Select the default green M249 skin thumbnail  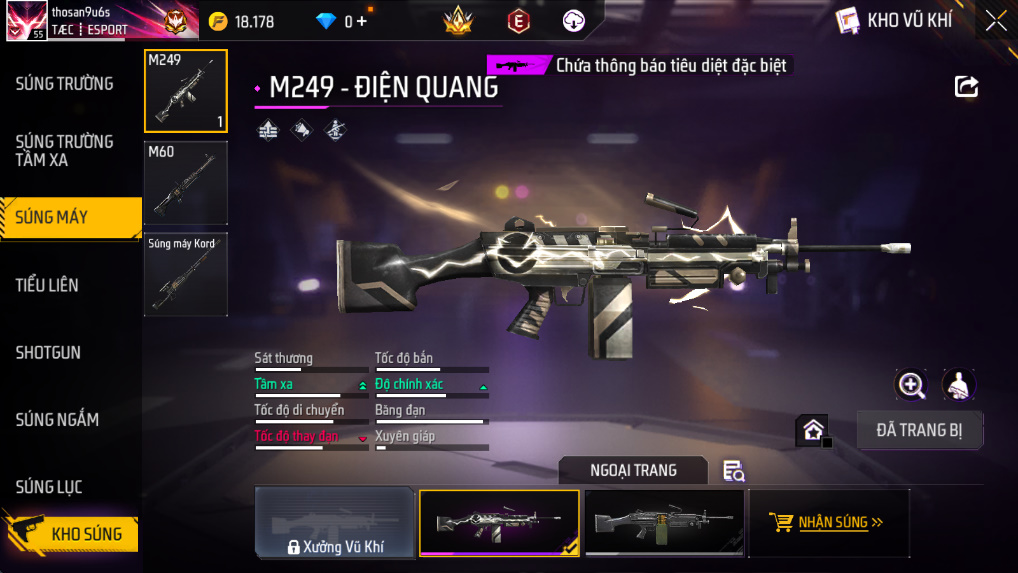(664, 522)
